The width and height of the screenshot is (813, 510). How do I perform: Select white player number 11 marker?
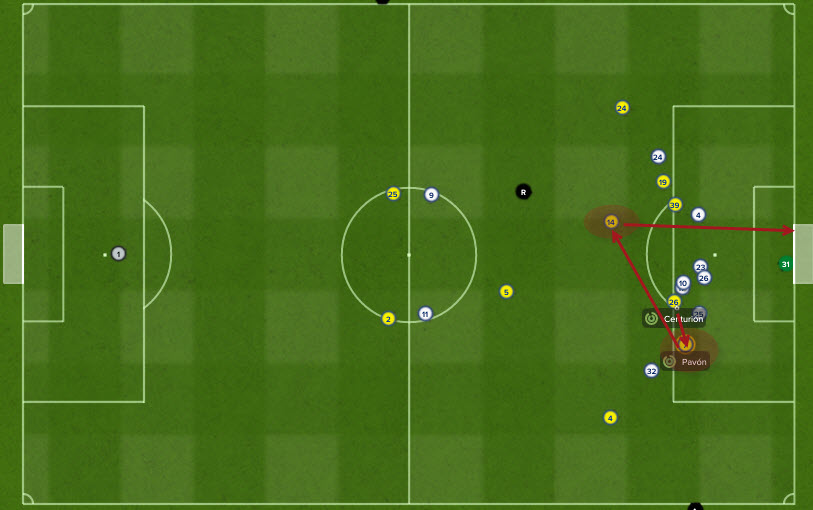pyautogui.click(x=425, y=313)
